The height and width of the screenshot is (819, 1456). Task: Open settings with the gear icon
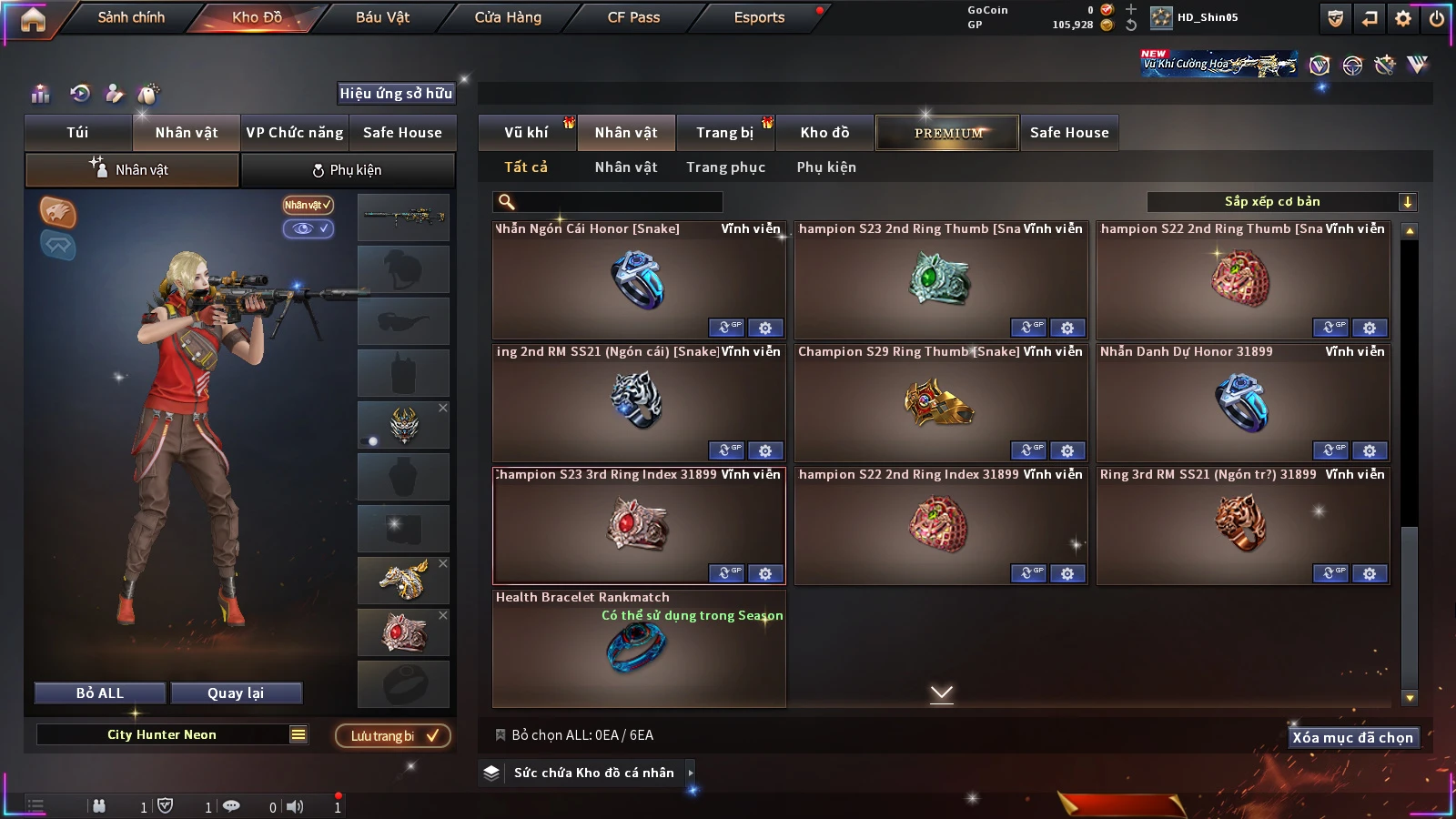(1403, 18)
